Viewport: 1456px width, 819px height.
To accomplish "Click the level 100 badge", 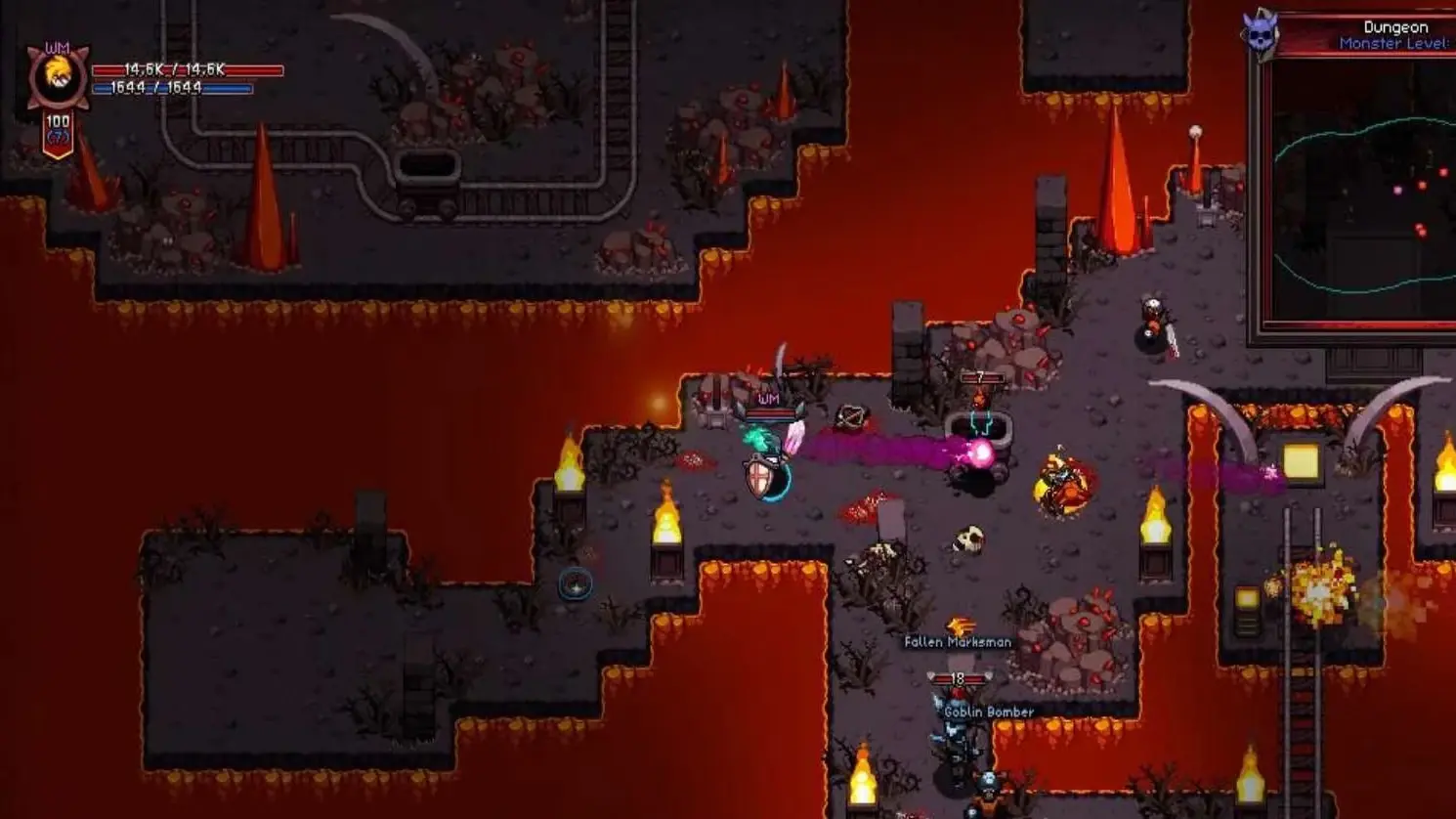I will point(58,132).
